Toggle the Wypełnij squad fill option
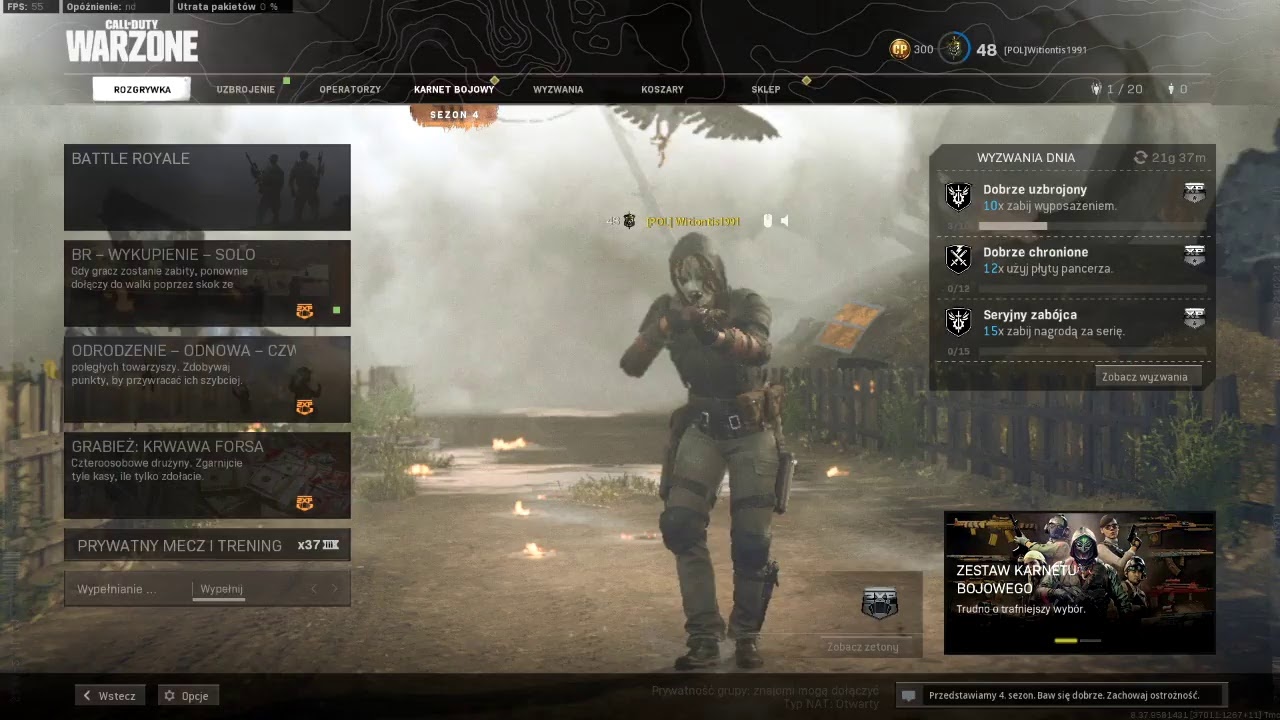 pyautogui.click(x=220, y=589)
